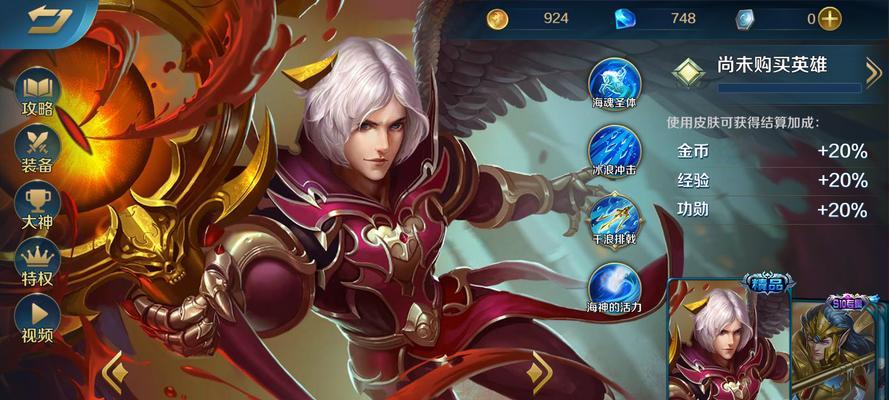Select the 精品 white-haired skin thumbnail
The height and width of the screenshot is (400, 889).
pos(728,340)
